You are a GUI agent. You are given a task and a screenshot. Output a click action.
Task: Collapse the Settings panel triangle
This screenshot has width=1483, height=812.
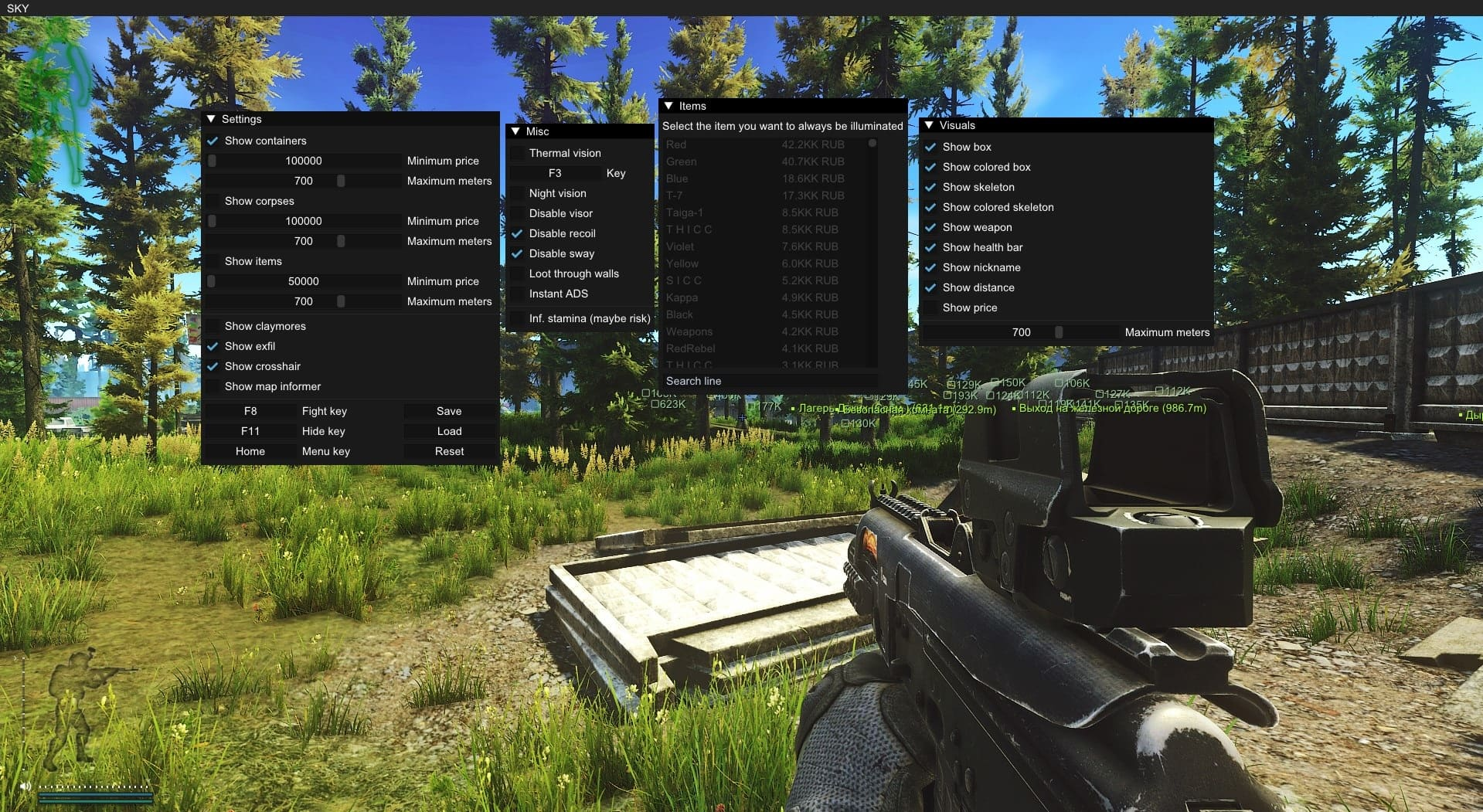click(x=212, y=118)
